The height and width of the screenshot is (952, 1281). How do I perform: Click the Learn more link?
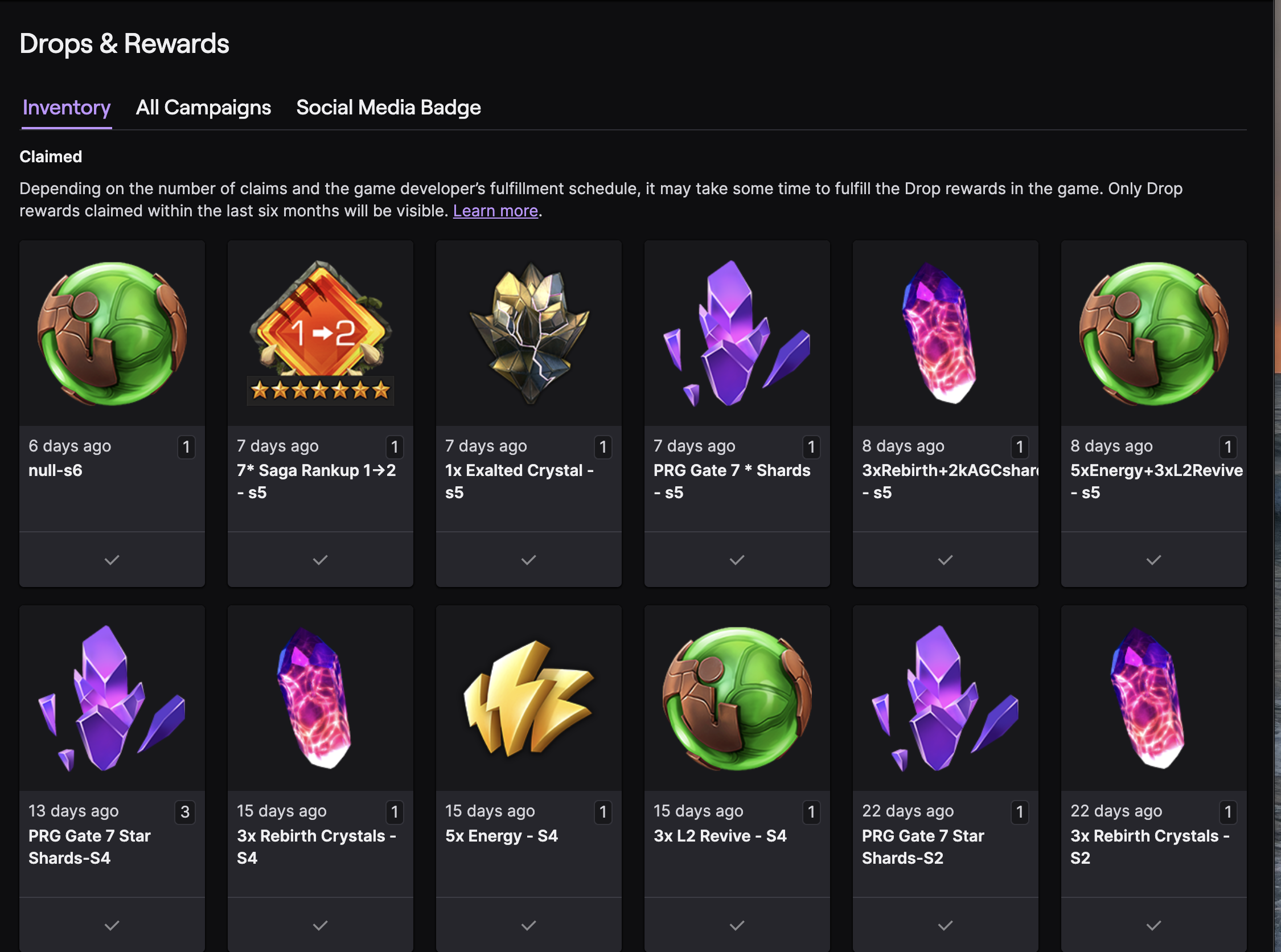[495, 211]
